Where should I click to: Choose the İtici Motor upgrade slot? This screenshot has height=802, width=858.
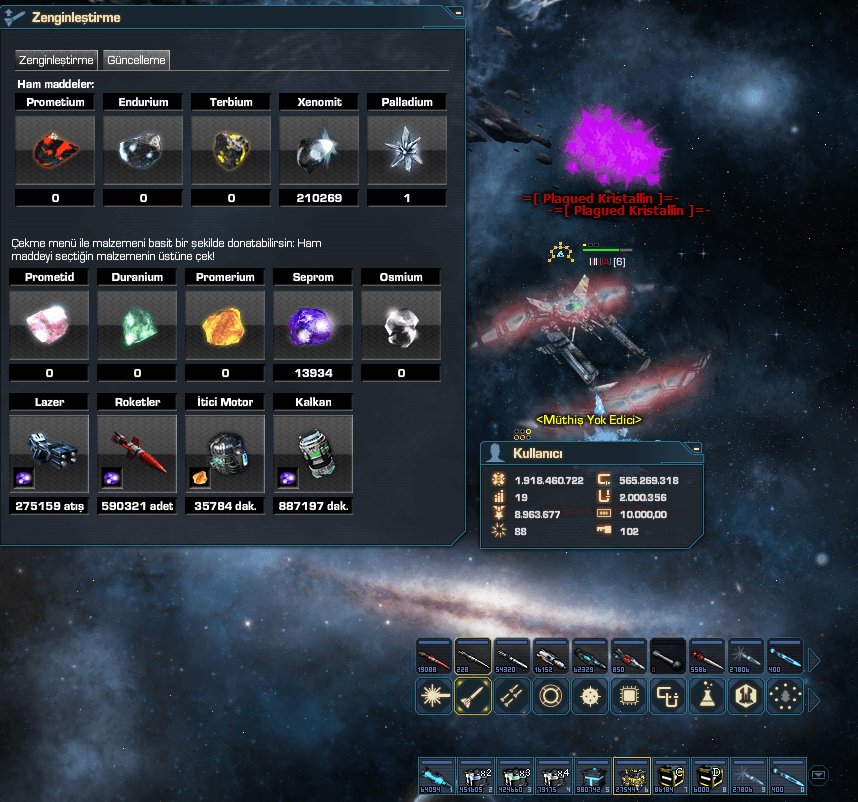225,450
